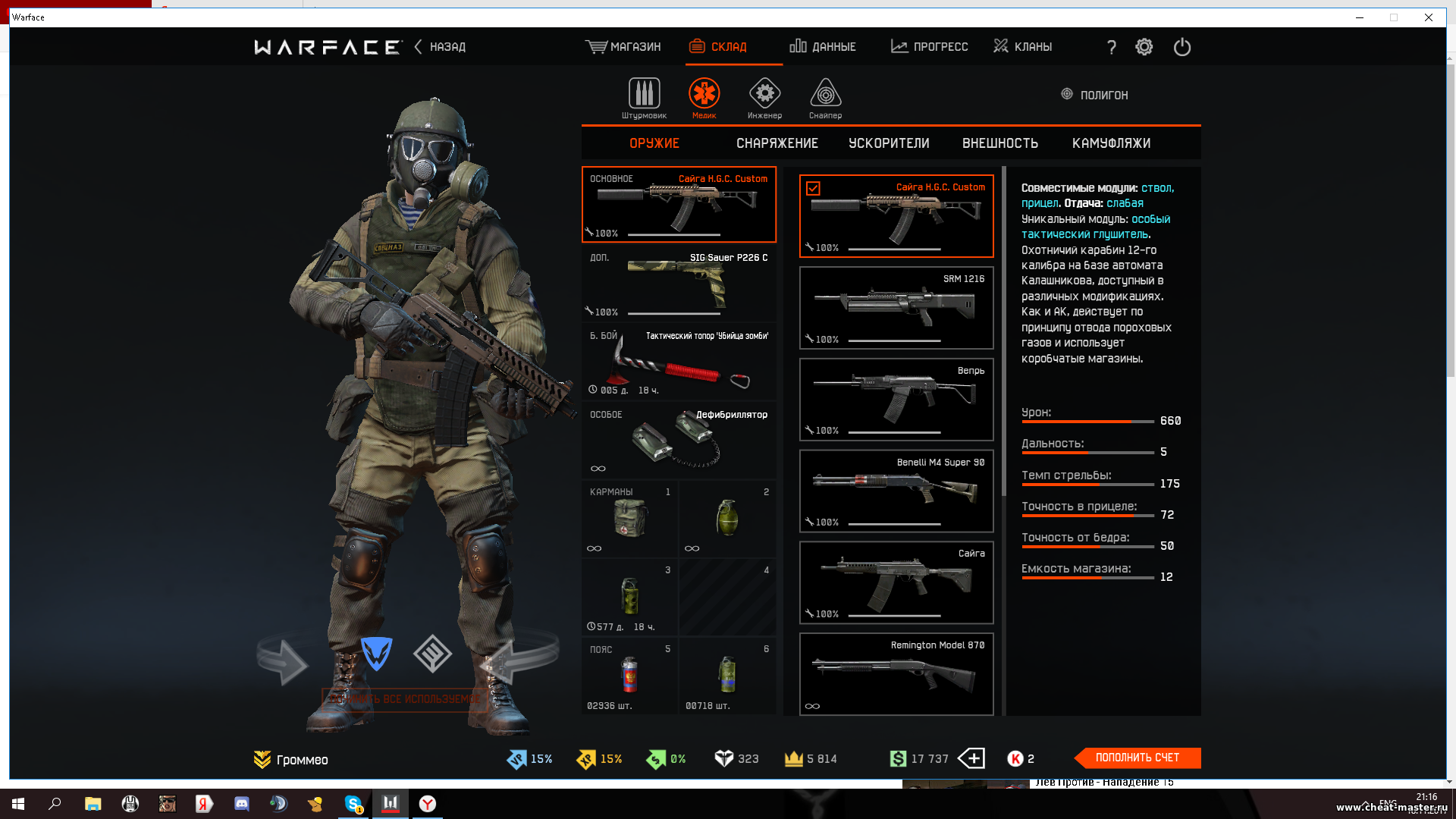Click the ПОПОЛНИТЬ СЧЕТ button
1456x819 pixels.
coord(1137,758)
